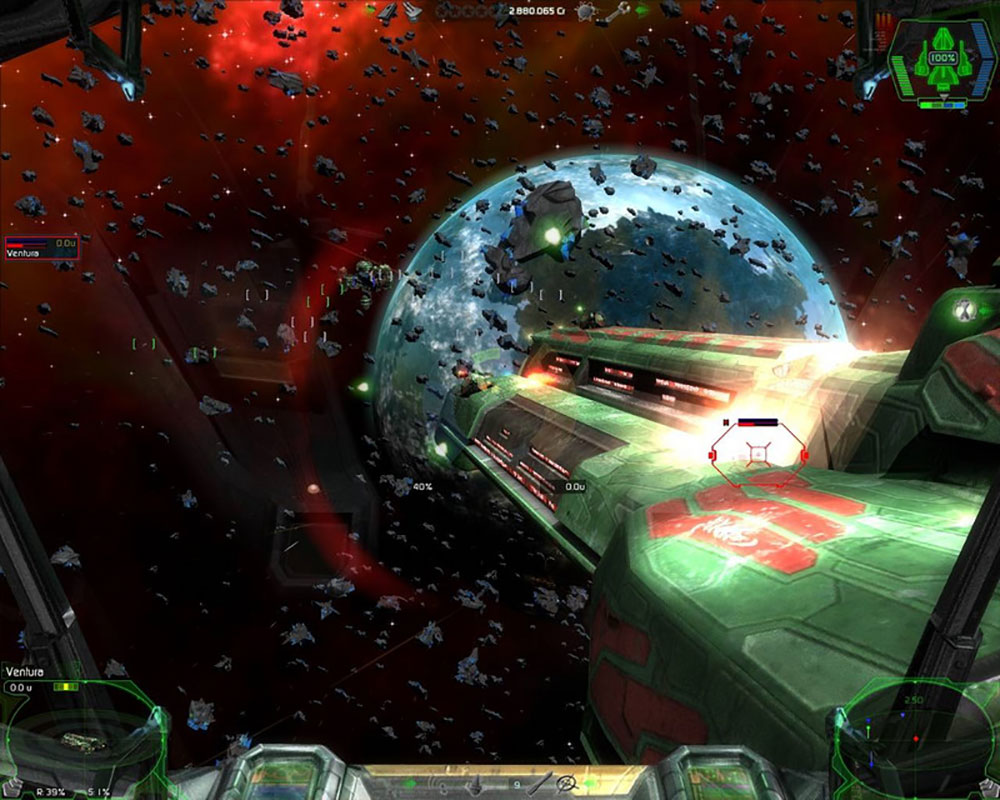Open the green ship status display showing 100%
The image size is (1000, 800).
(938, 62)
